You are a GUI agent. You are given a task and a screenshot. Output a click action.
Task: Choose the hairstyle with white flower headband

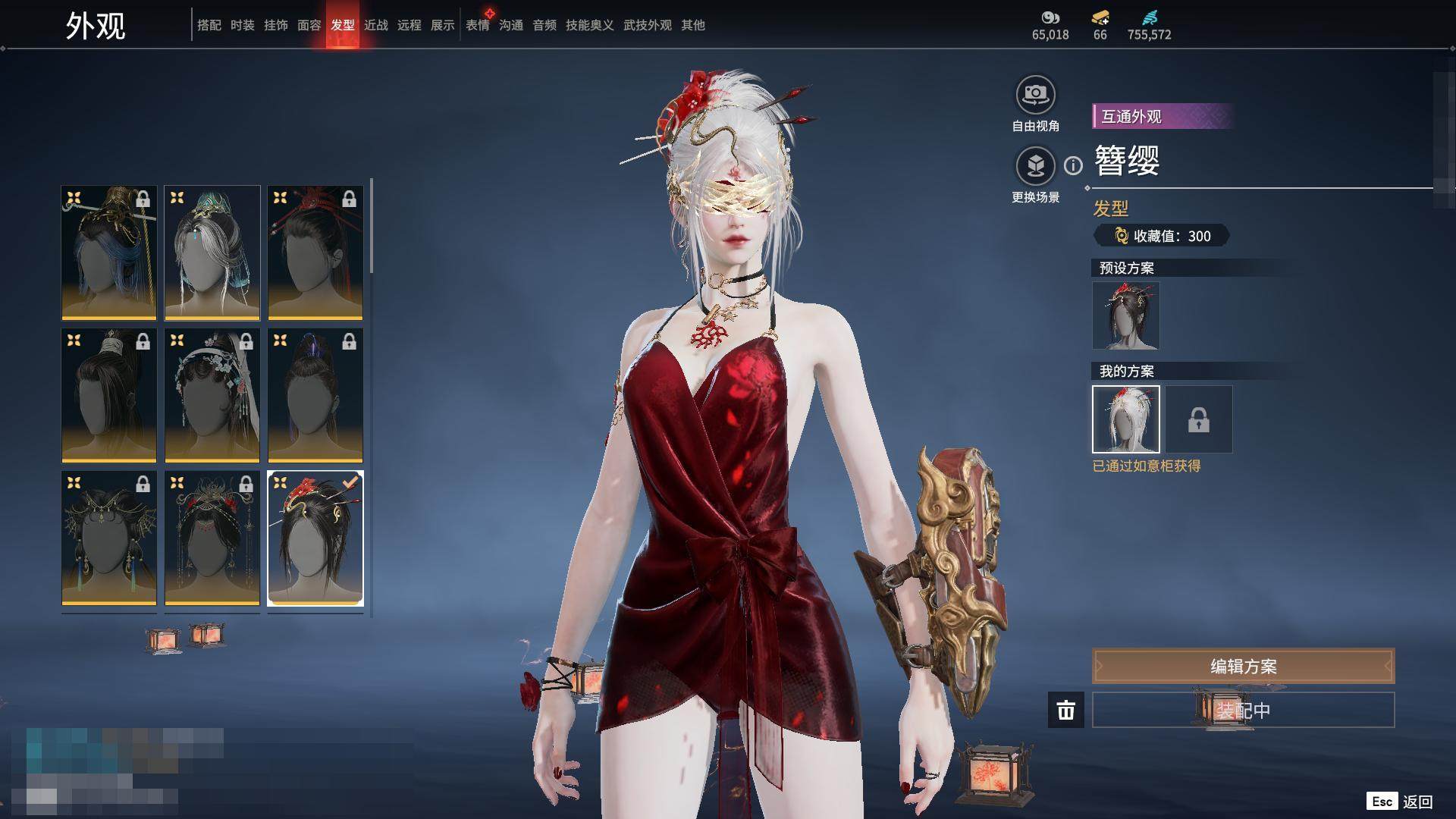coord(212,395)
